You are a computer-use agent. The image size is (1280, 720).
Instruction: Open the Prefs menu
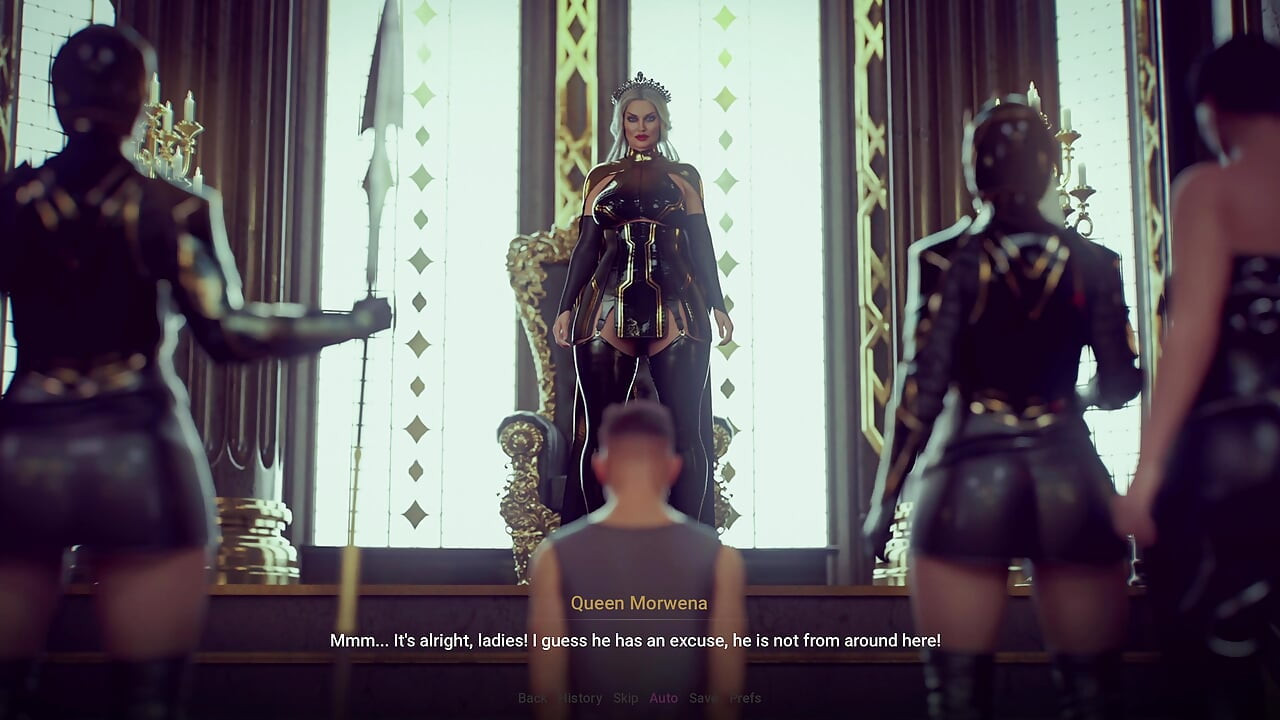[x=745, y=698]
